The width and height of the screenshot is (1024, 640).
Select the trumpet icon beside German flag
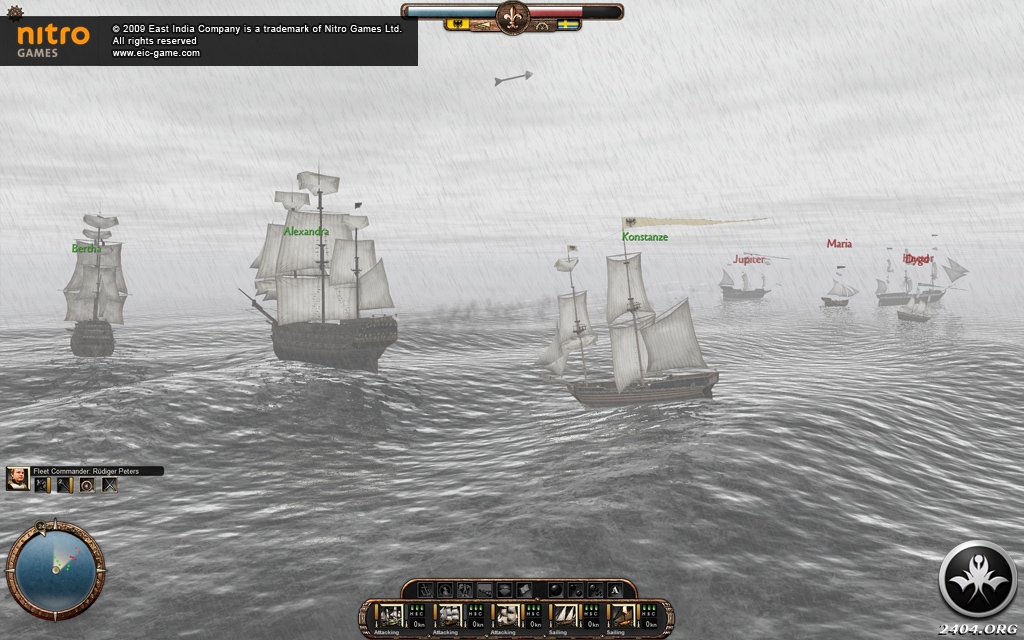pyautogui.click(x=483, y=25)
